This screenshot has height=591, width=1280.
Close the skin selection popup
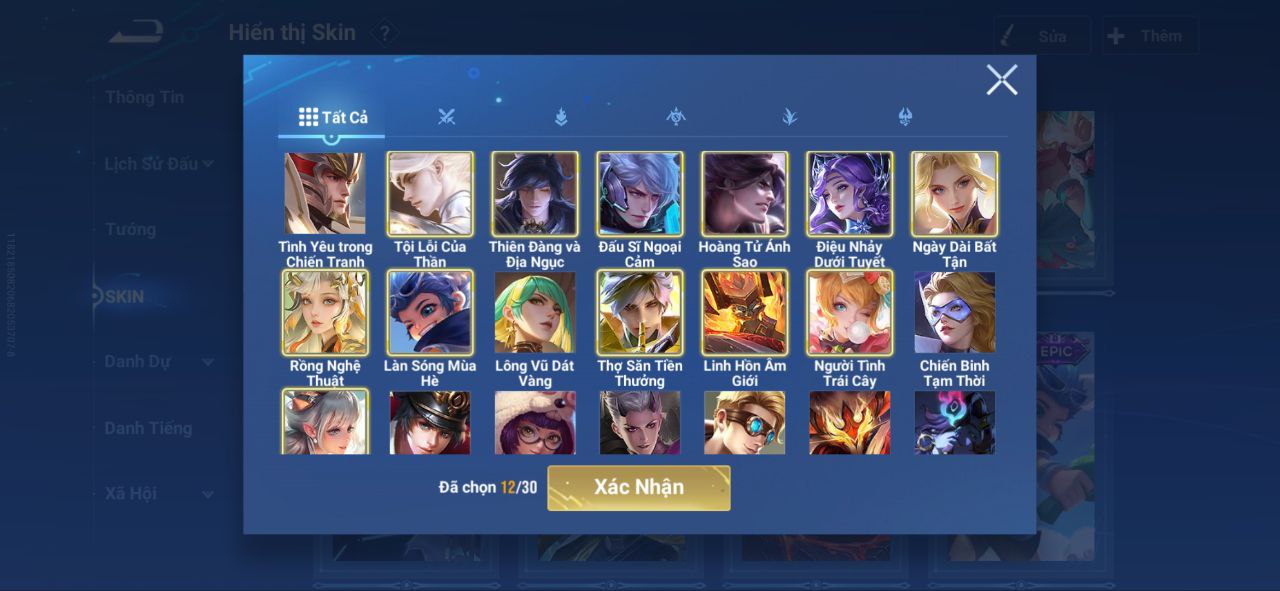[1001, 80]
